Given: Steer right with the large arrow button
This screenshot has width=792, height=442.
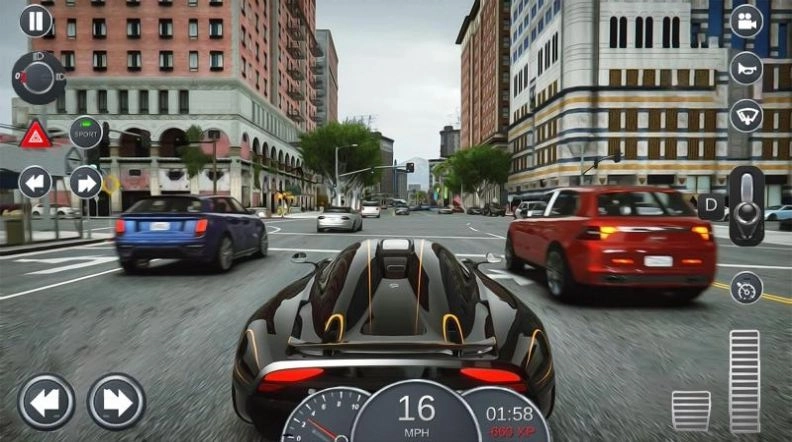Looking at the screenshot, I should click(x=116, y=401).
